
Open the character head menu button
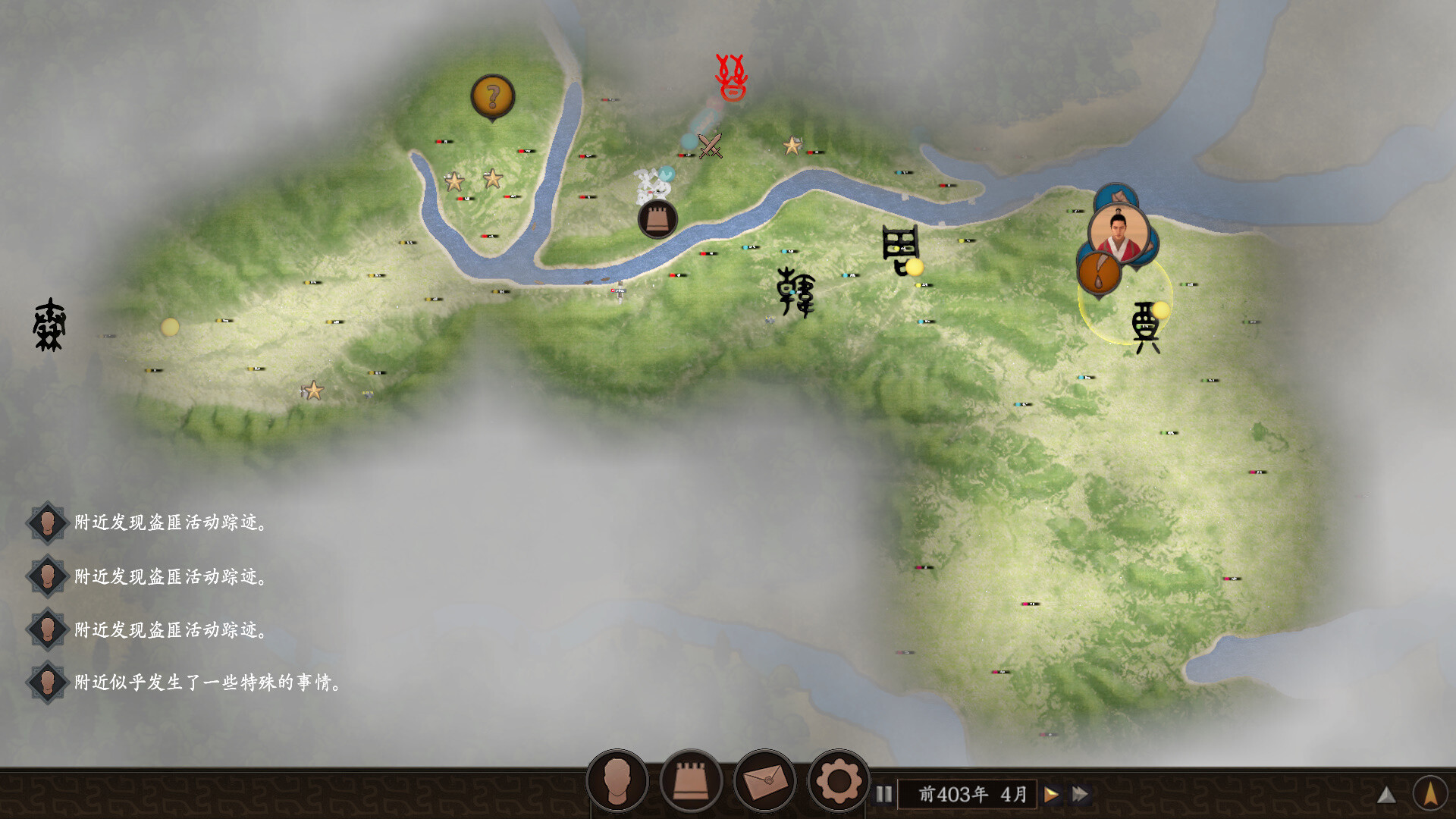617,780
